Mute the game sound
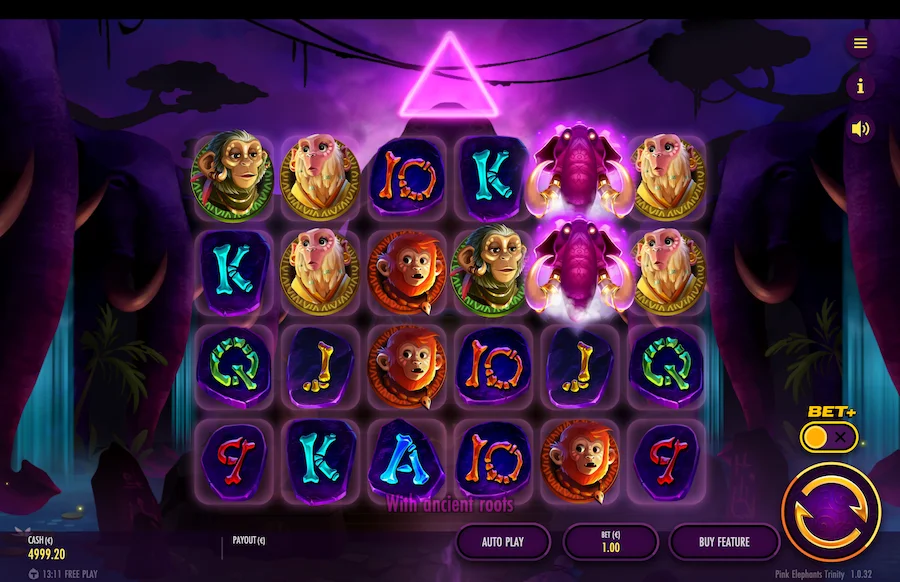Image resolution: width=900 pixels, height=582 pixels. (x=859, y=128)
